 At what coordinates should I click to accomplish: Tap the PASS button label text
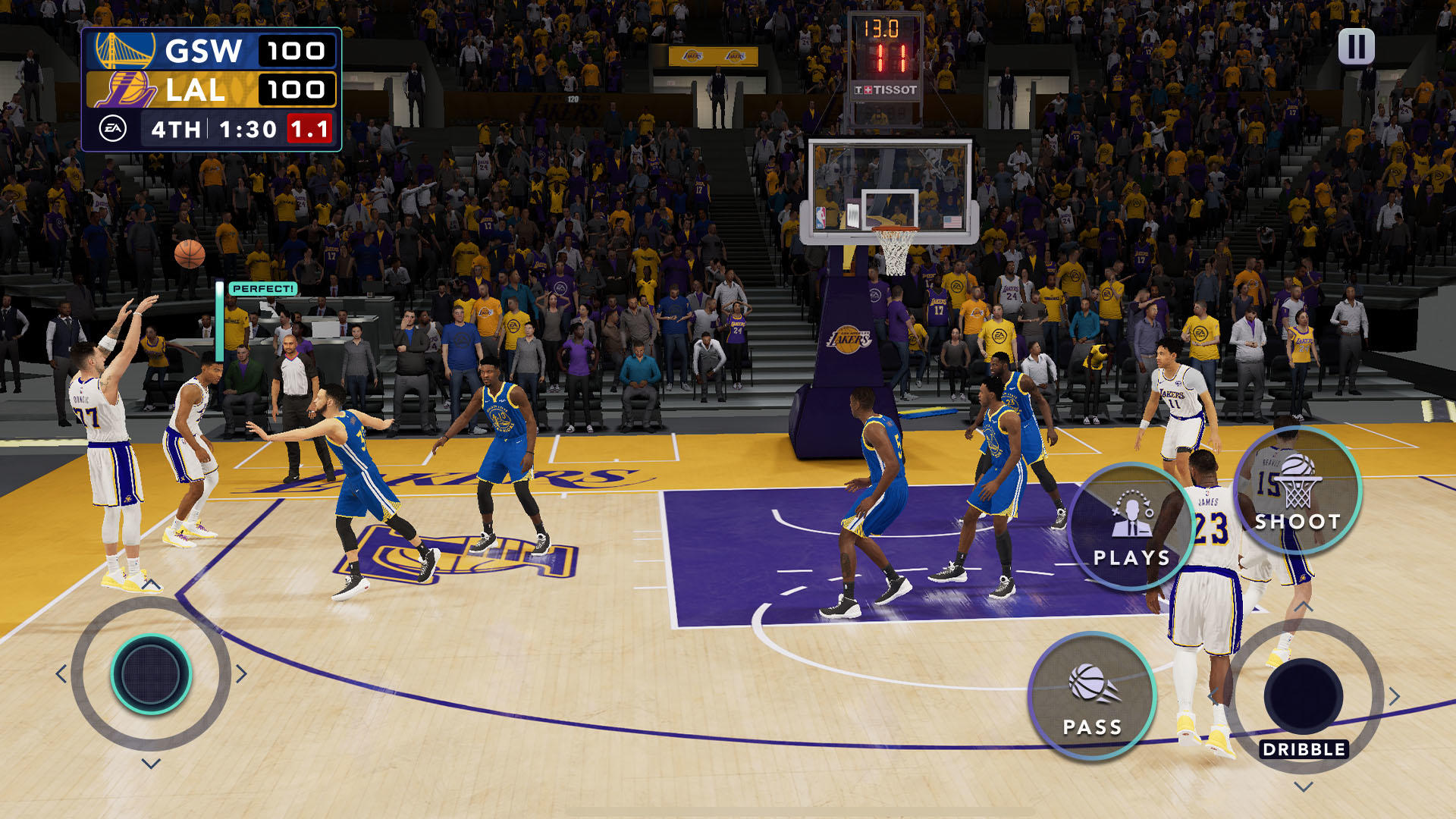point(1092,726)
